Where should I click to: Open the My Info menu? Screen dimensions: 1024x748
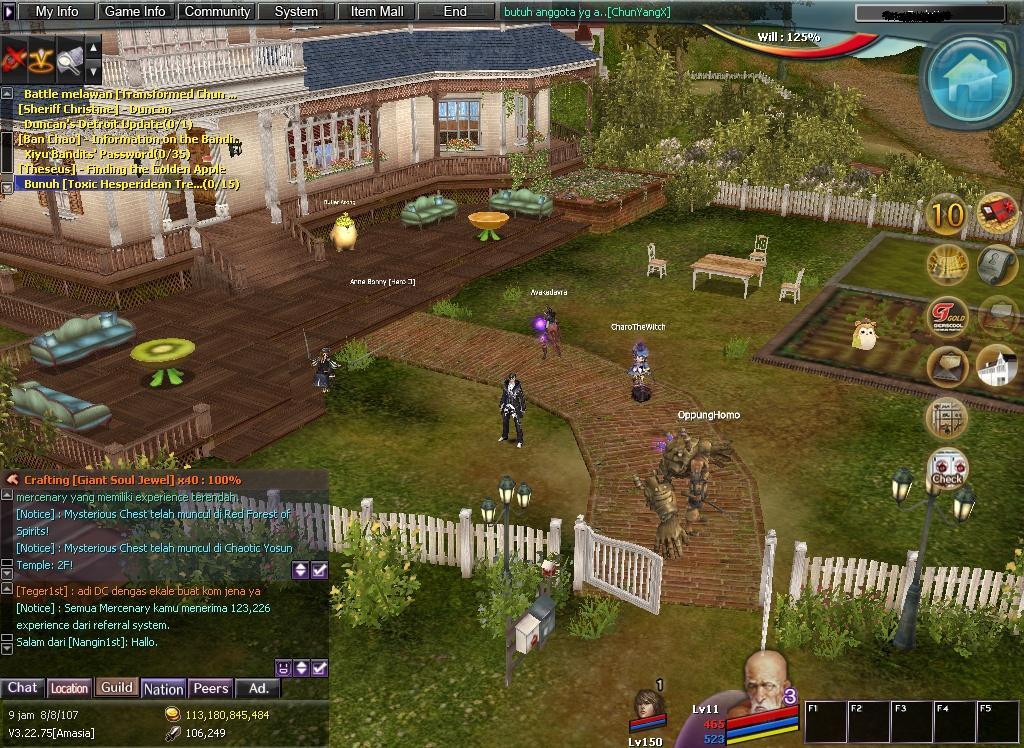click(x=57, y=12)
